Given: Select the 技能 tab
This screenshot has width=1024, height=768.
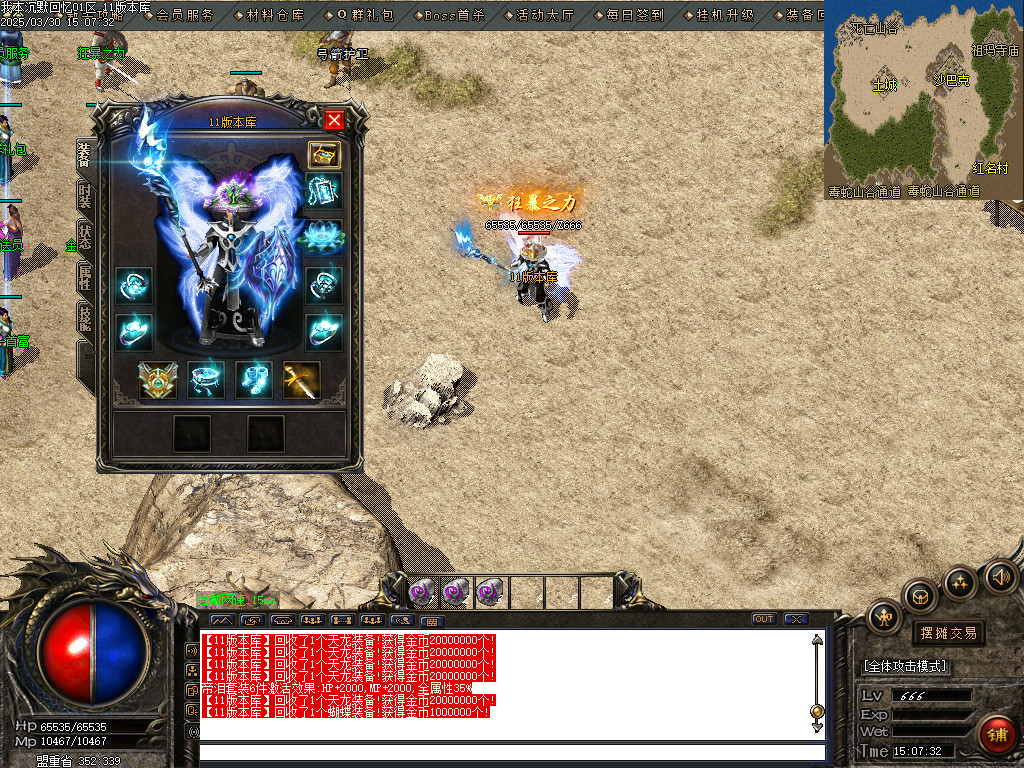Looking at the screenshot, I should tap(84, 320).
